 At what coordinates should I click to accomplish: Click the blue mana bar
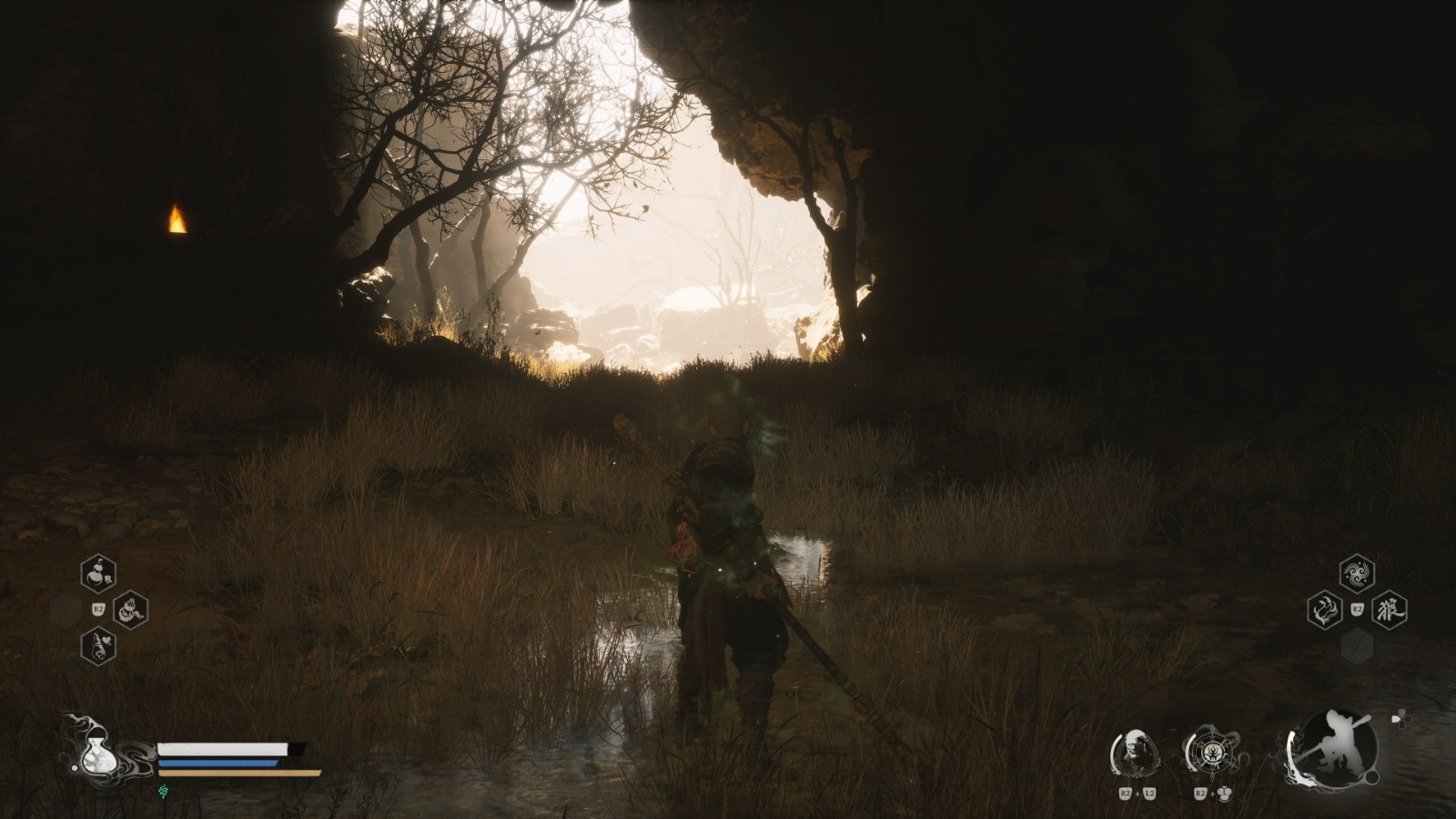click(219, 763)
